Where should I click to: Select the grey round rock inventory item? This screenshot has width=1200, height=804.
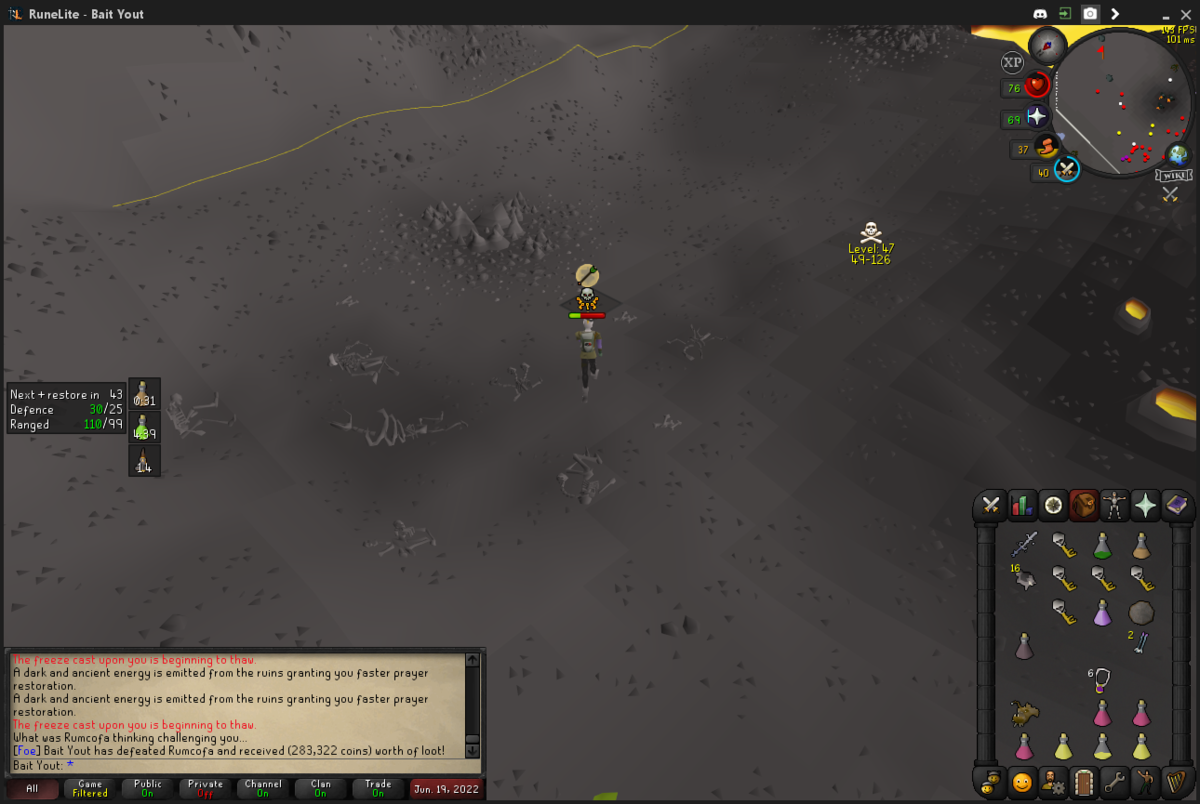(x=1141, y=612)
